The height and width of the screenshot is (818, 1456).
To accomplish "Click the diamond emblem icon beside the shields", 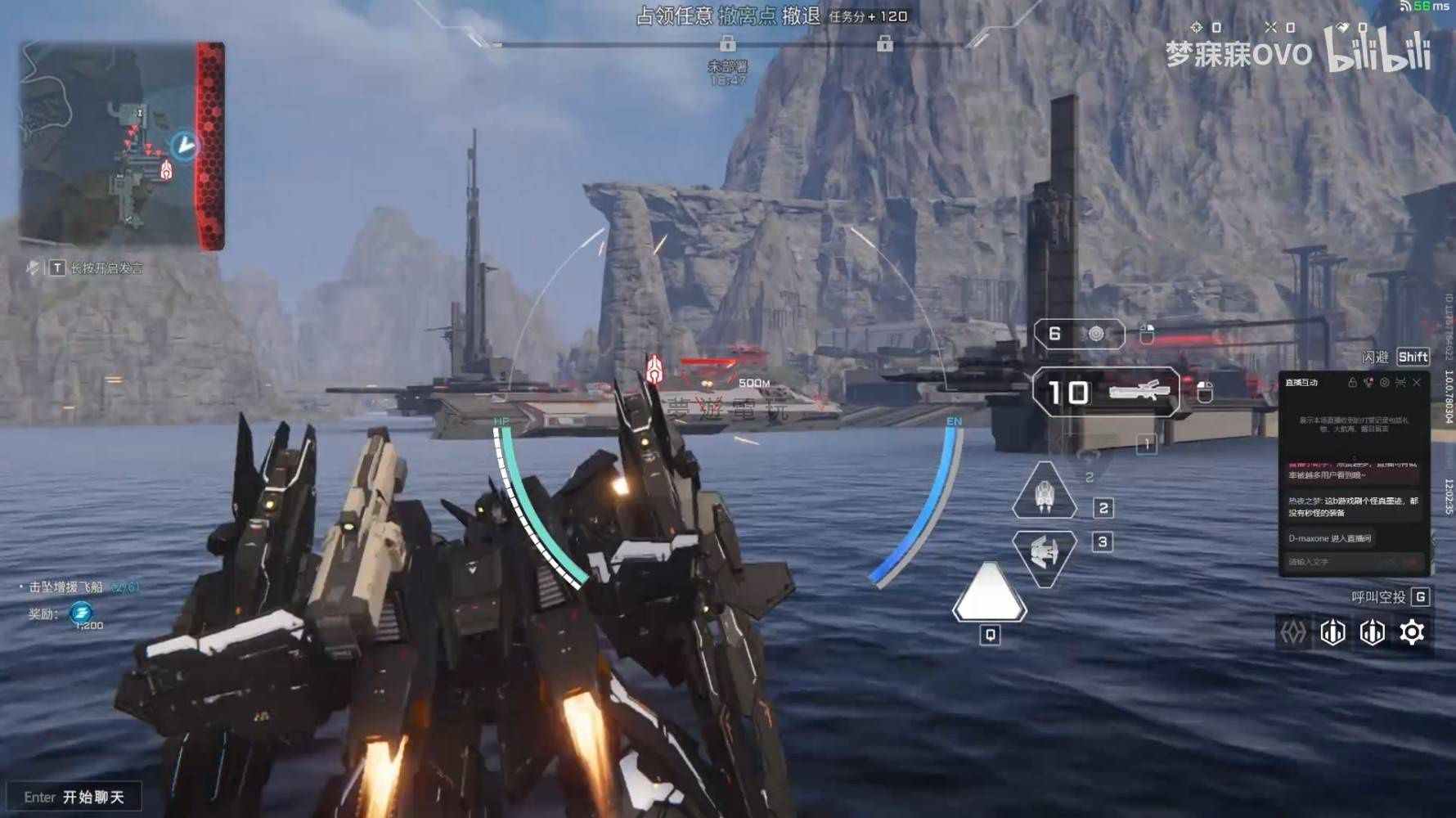I will pos(1293,632).
